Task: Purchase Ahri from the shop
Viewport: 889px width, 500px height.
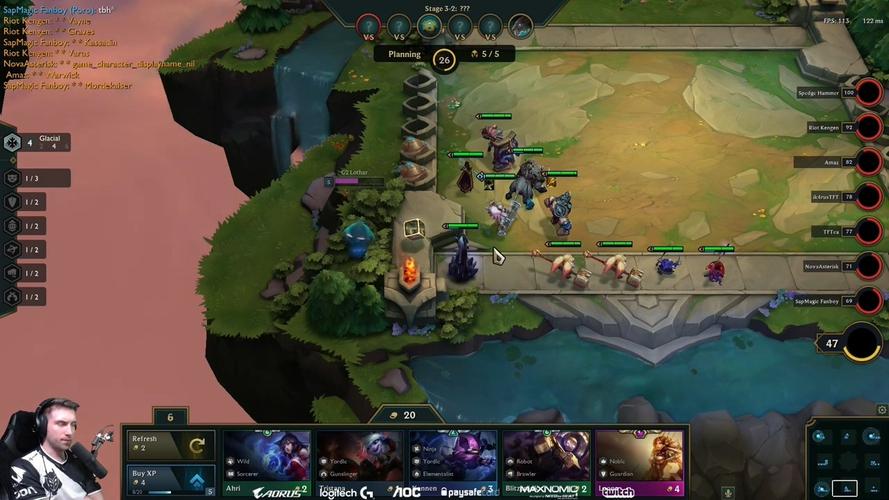Action: point(264,464)
